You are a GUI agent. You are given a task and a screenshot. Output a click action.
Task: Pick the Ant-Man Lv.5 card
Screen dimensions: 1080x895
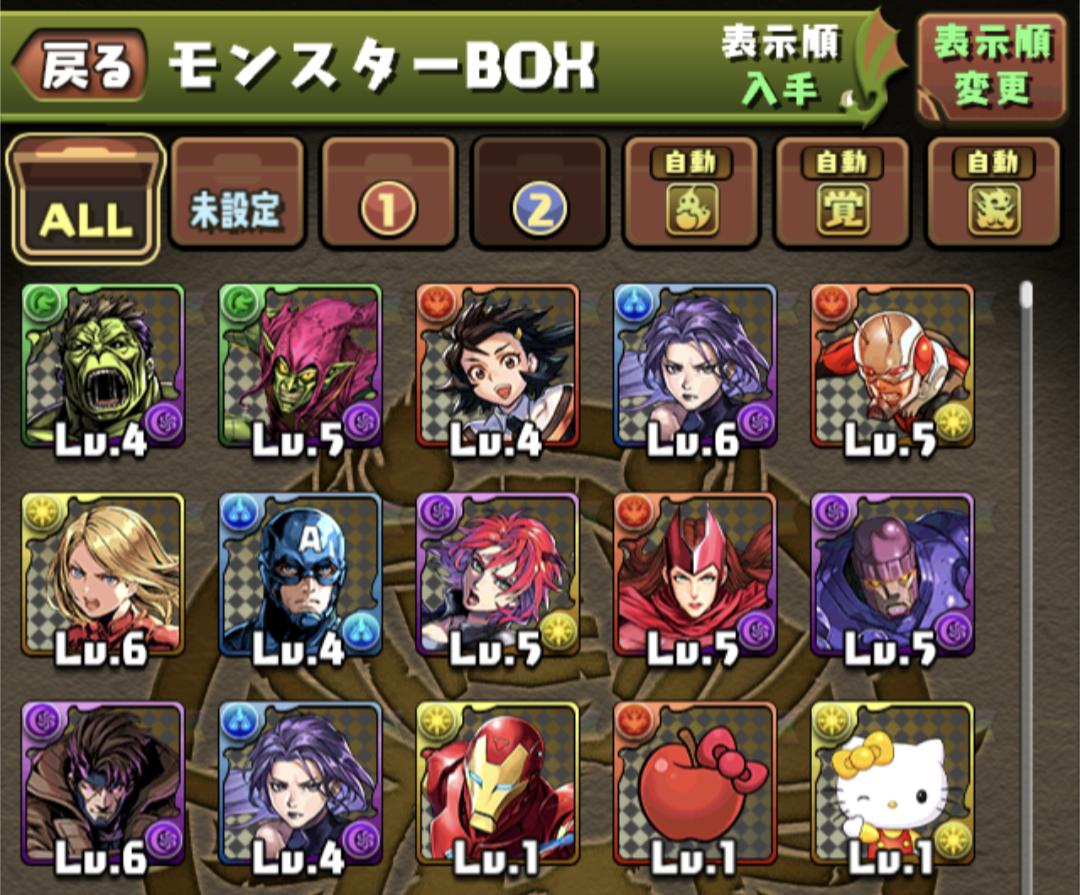pos(892,366)
